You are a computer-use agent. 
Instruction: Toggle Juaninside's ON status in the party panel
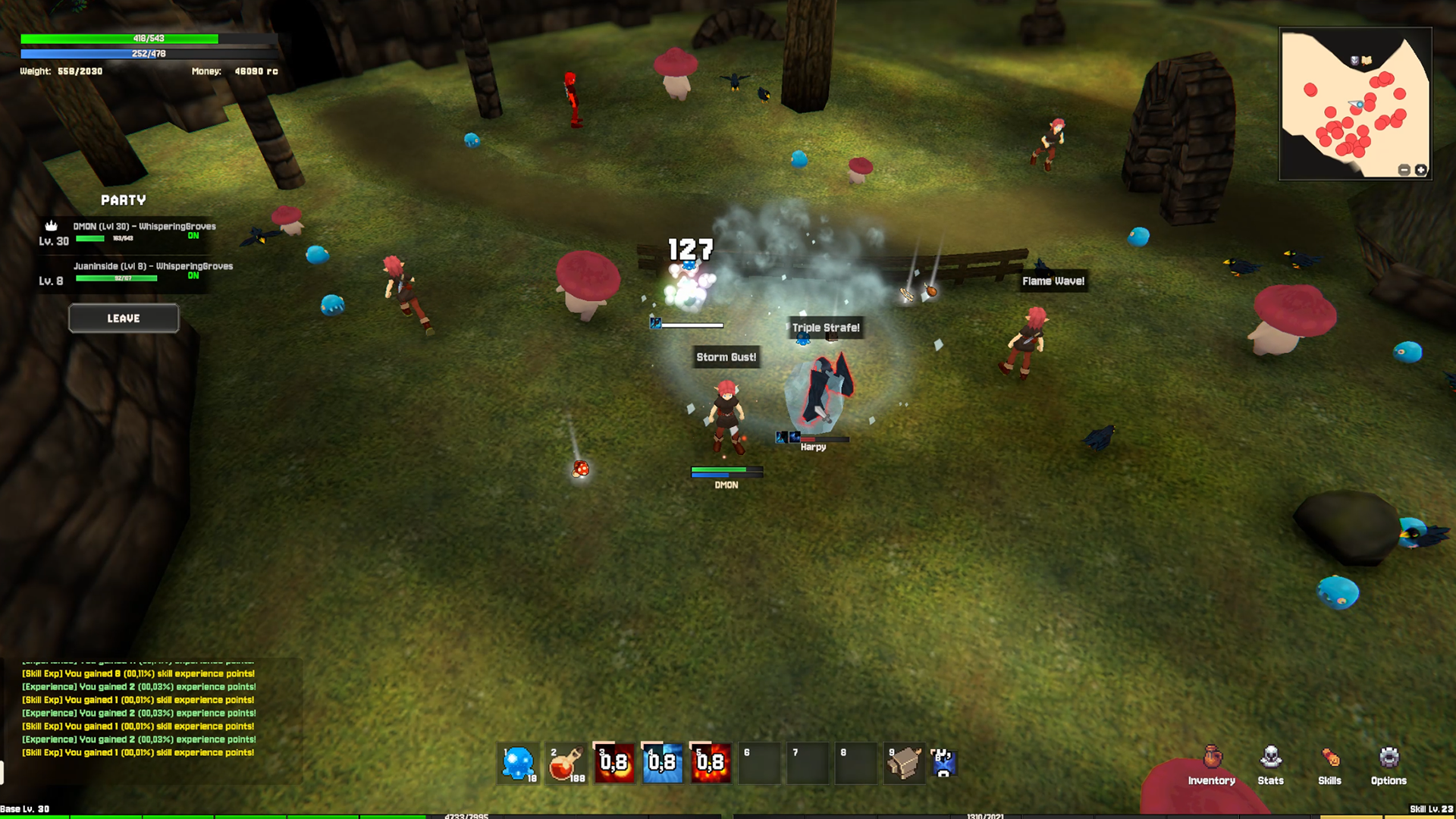(195, 276)
